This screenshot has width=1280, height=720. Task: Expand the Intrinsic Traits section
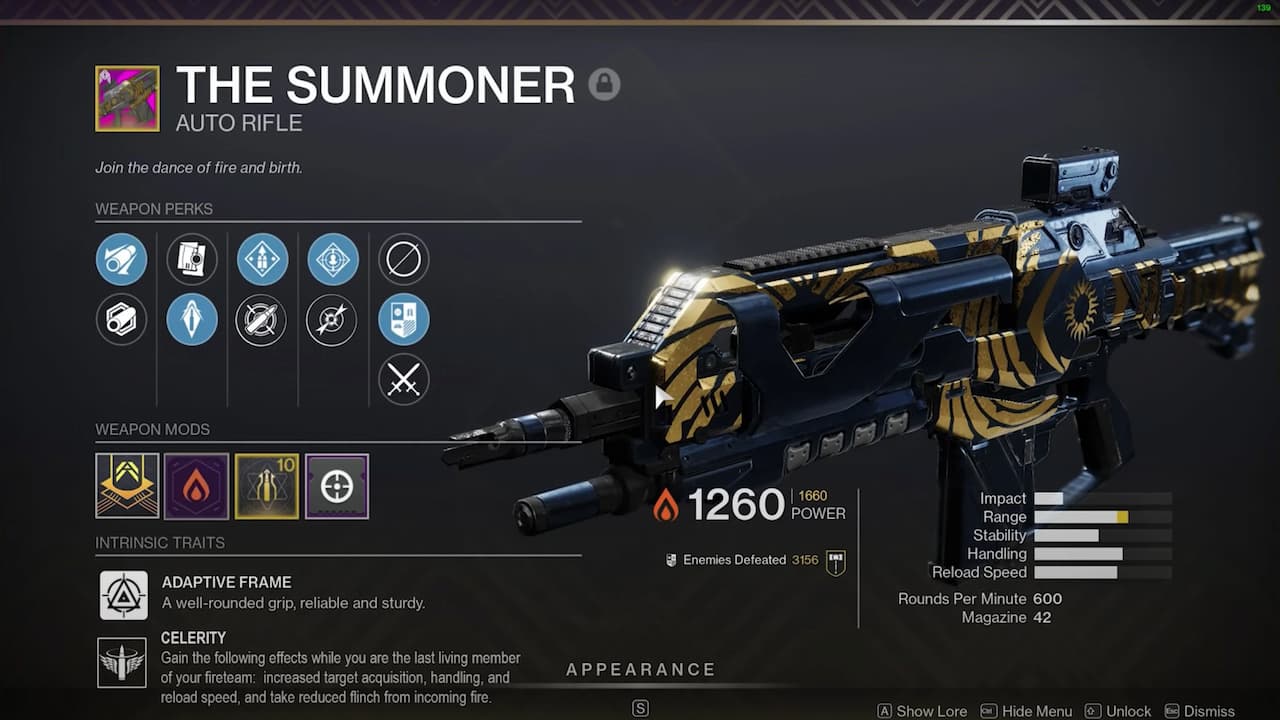click(x=160, y=543)
